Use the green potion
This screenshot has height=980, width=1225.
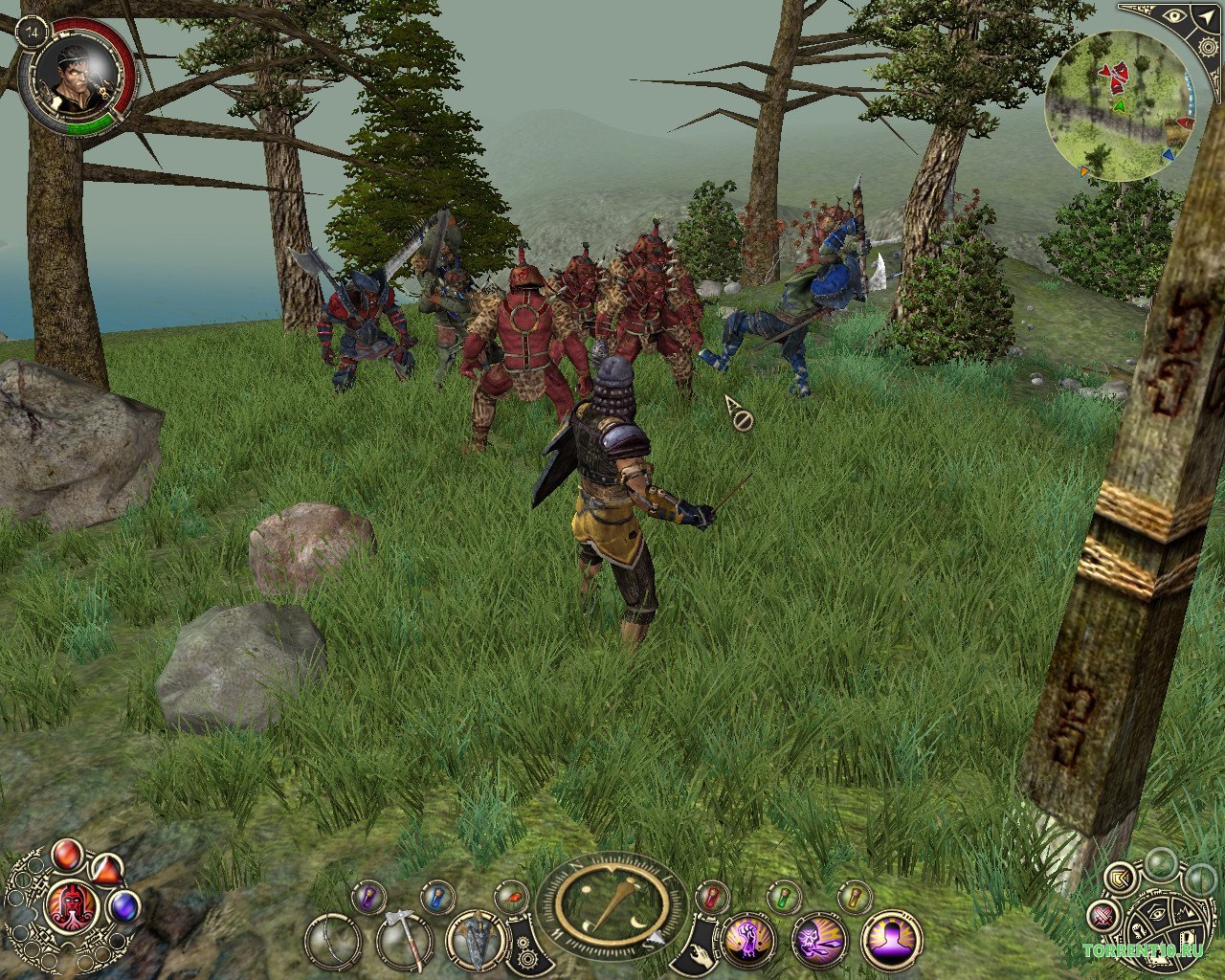click(x=783, y=897)
